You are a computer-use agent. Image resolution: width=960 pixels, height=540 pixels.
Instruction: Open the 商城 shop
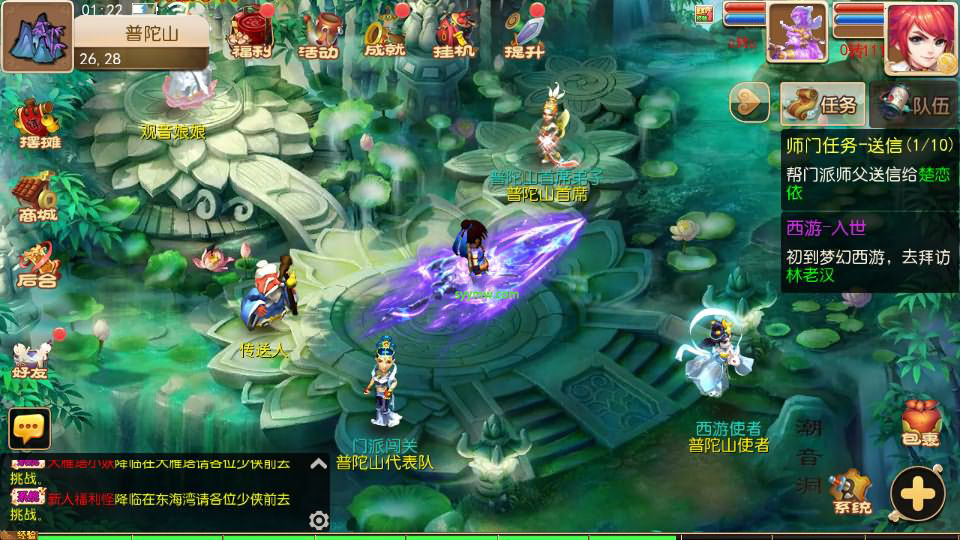tap(35, 196)
